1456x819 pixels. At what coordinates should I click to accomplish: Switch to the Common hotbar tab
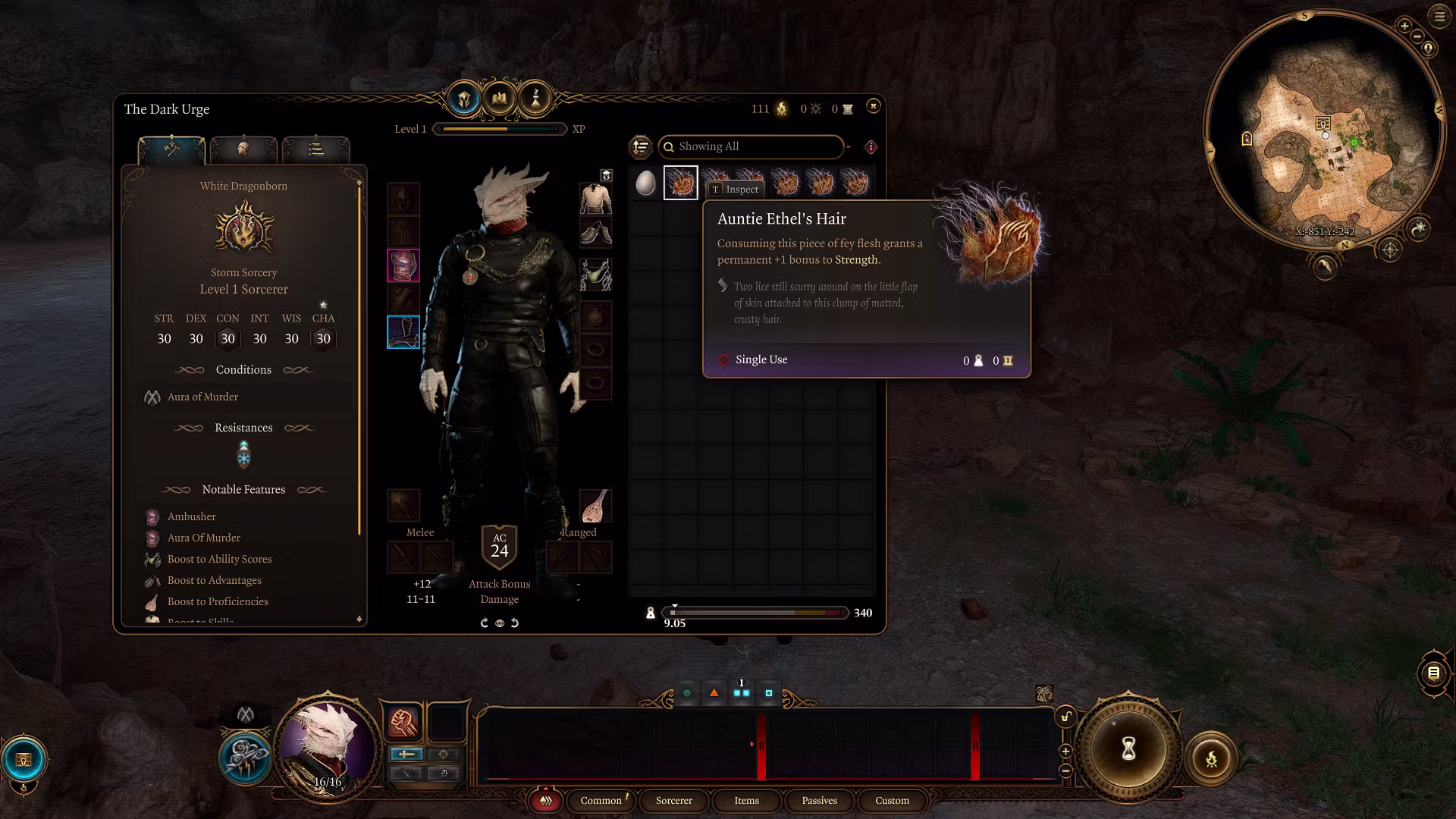(601, 801)
